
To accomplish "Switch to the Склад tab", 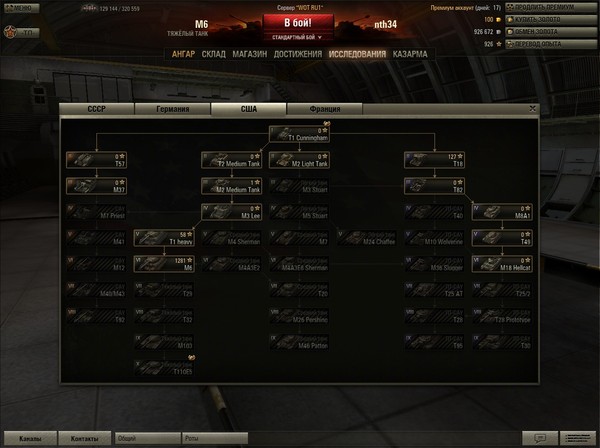I will (x=213, y=54).
